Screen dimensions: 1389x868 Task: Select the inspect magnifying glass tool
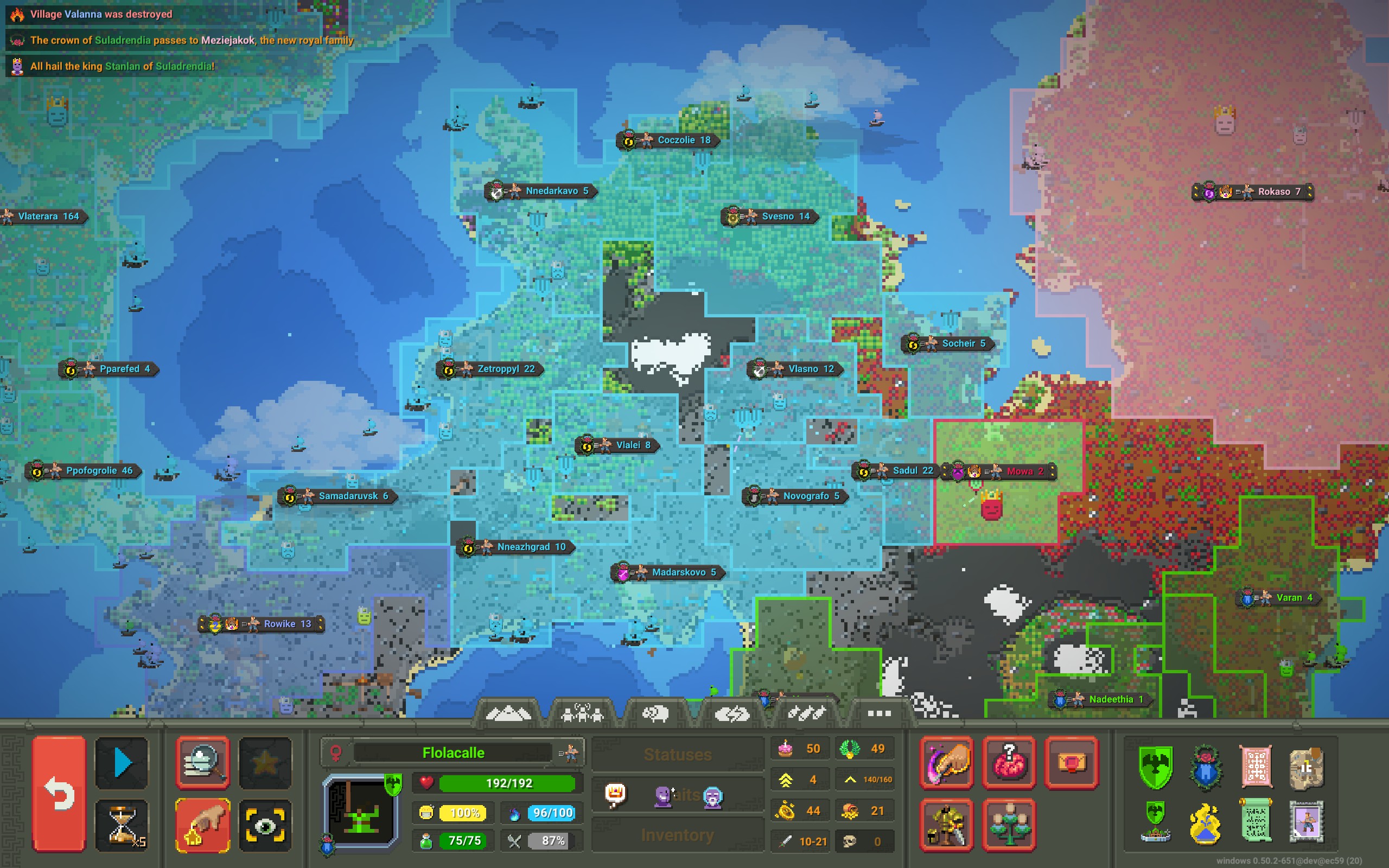(x=202, y=763)
